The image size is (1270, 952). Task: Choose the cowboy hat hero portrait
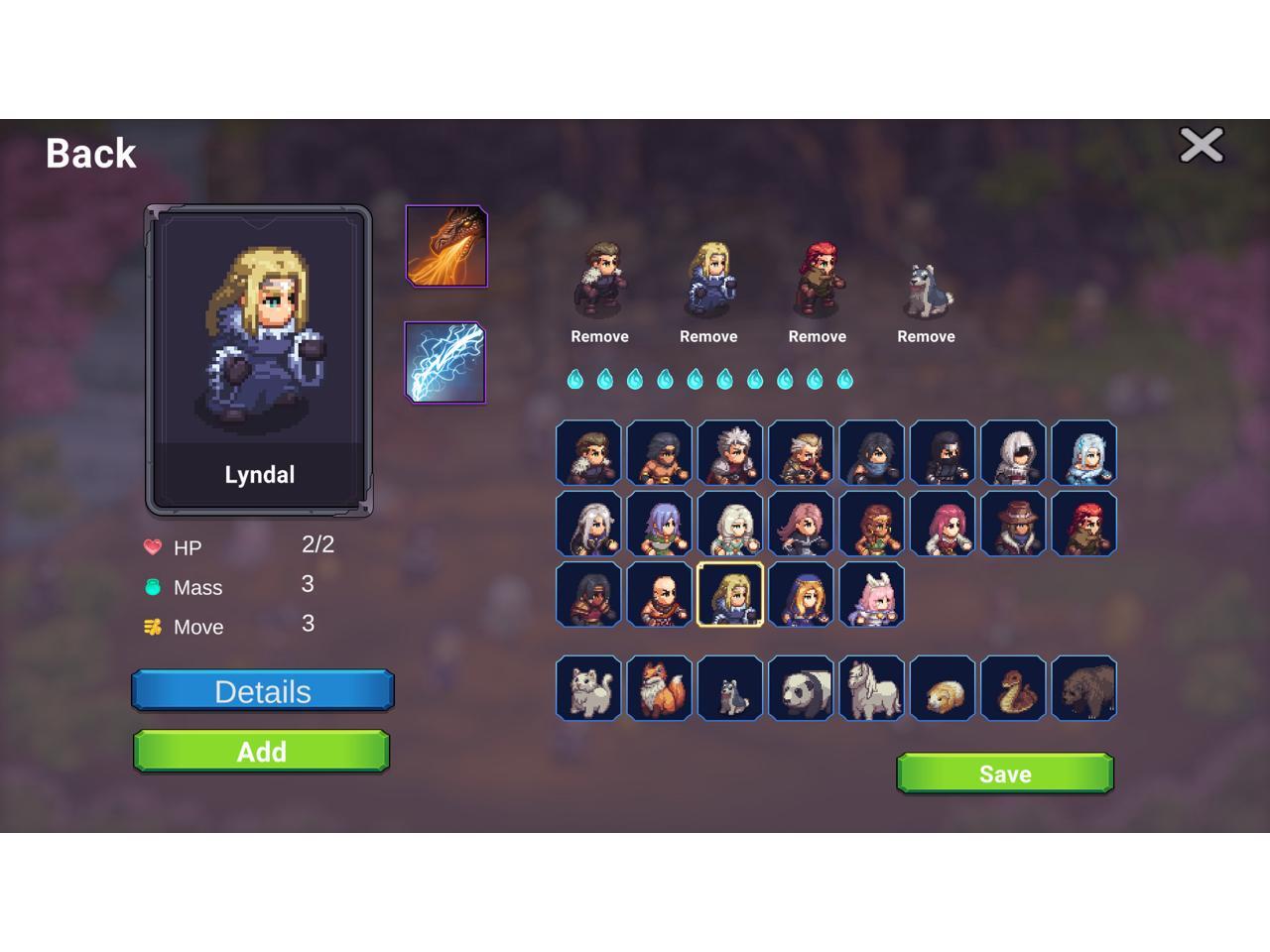pos(1013,524)
